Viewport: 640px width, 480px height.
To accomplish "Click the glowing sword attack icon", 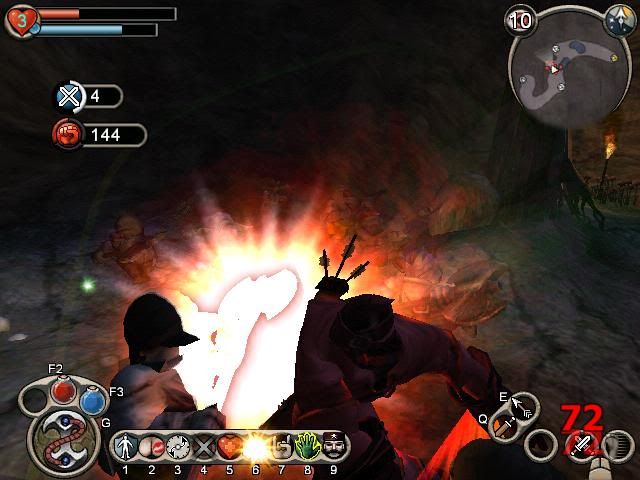I will click(579, 445).
